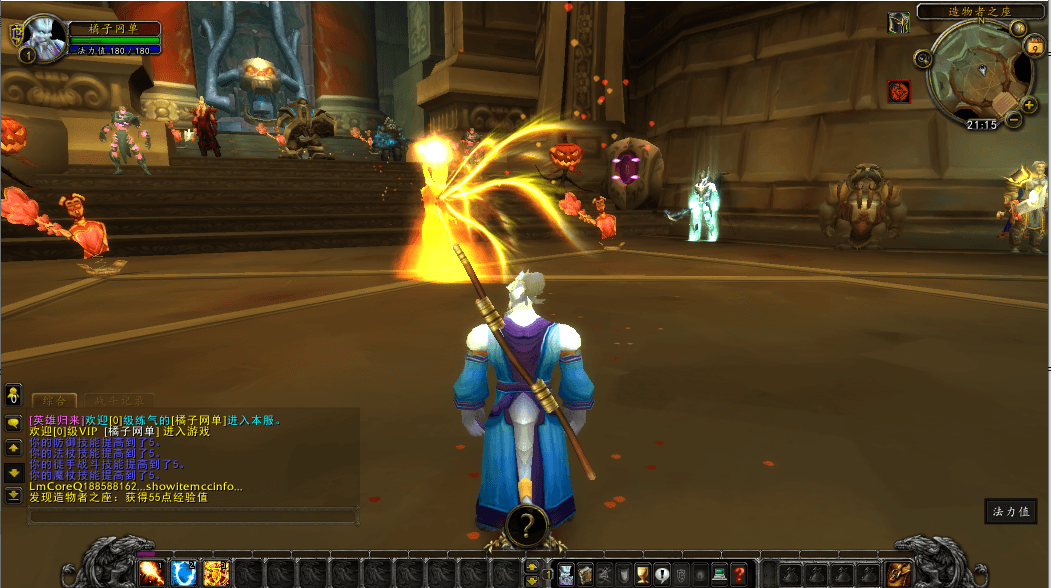Cast the blue swirl frost spell
1051x588 pixels.
[184, 574]
